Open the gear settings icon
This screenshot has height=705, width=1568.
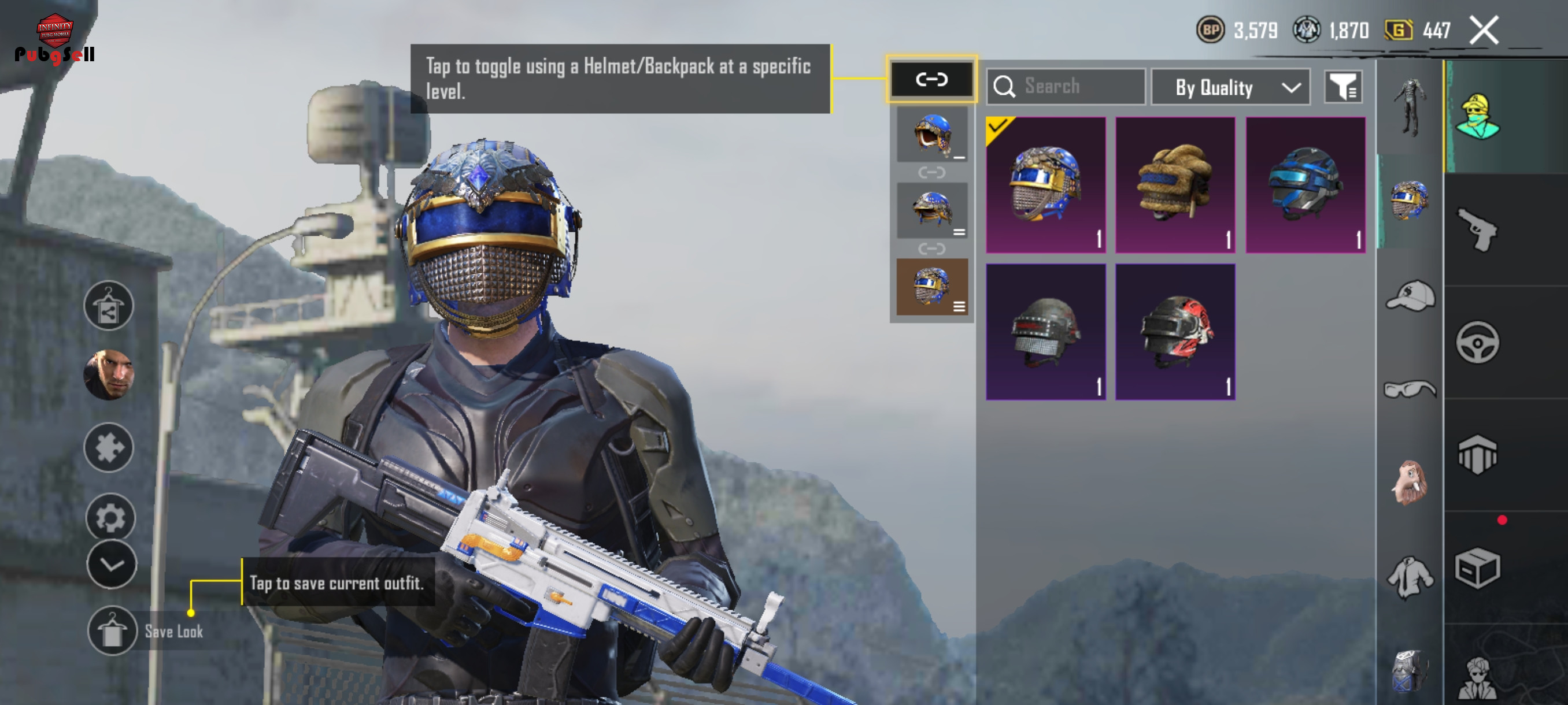click(x=110, y=517)
